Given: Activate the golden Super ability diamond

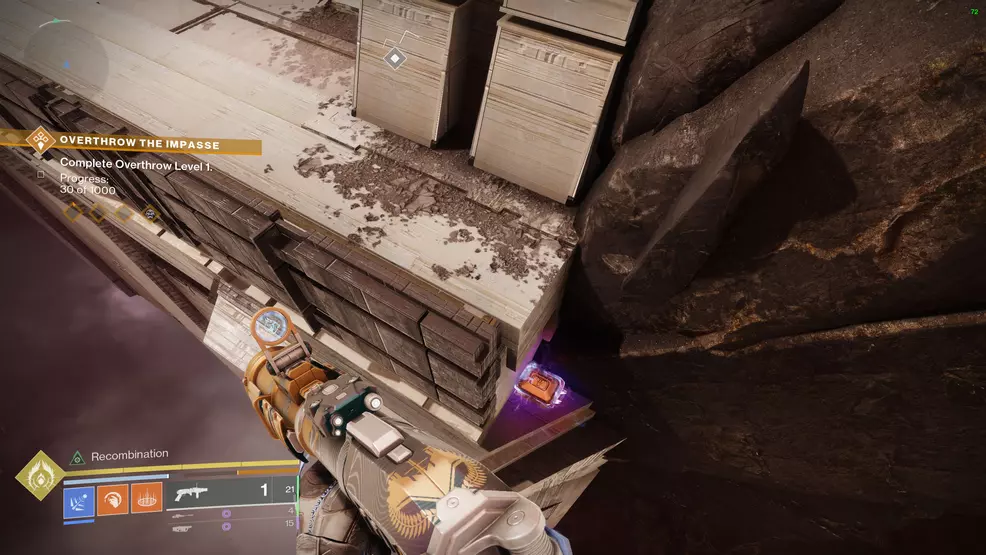Looking at the screenshot, I should [x=40, y=475].
